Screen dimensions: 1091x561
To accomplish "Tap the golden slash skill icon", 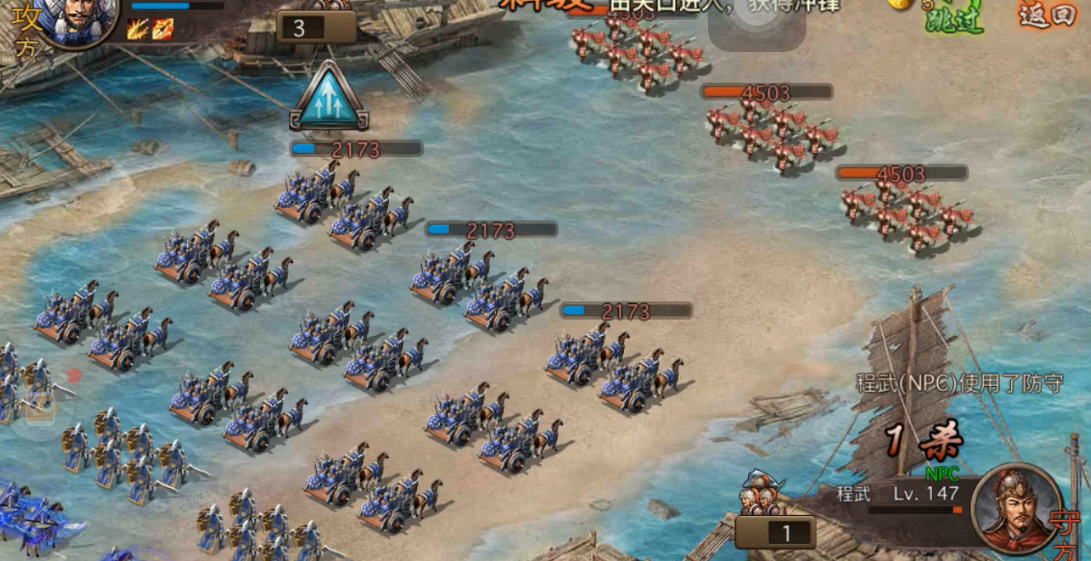I will [x=139, y=30].
